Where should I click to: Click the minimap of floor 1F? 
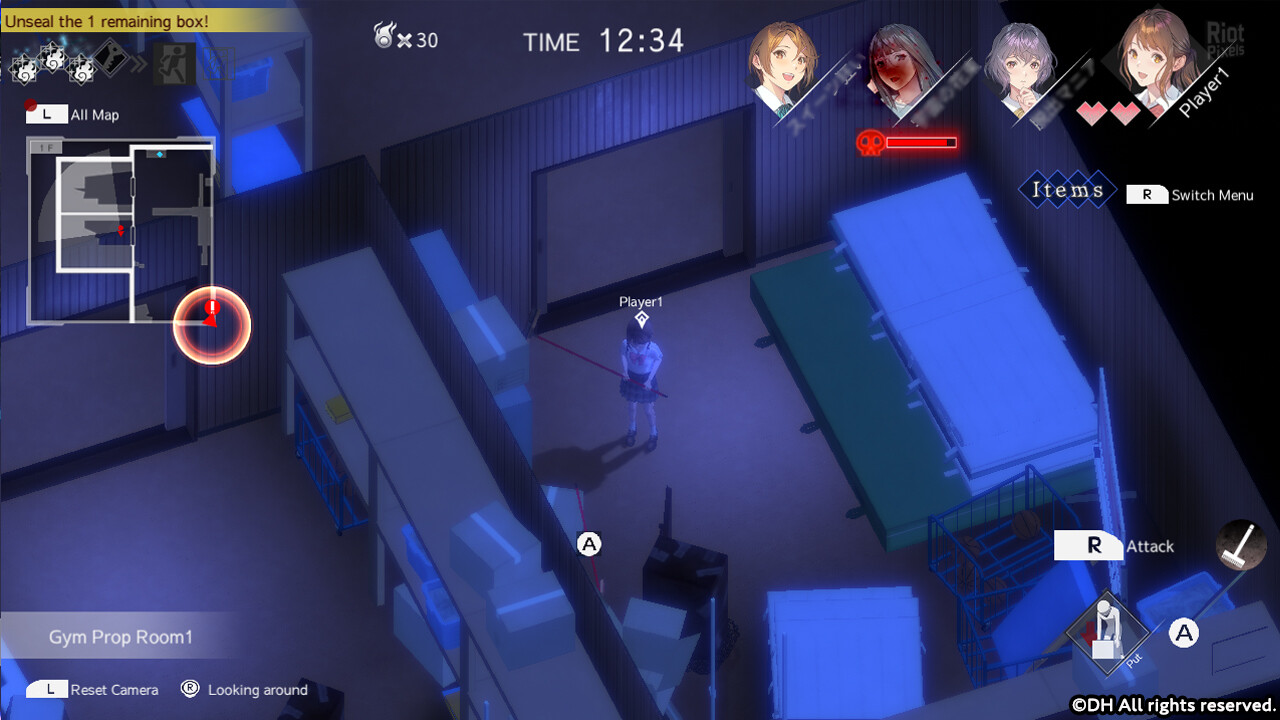pyautogui.click(x=121, y=230)
